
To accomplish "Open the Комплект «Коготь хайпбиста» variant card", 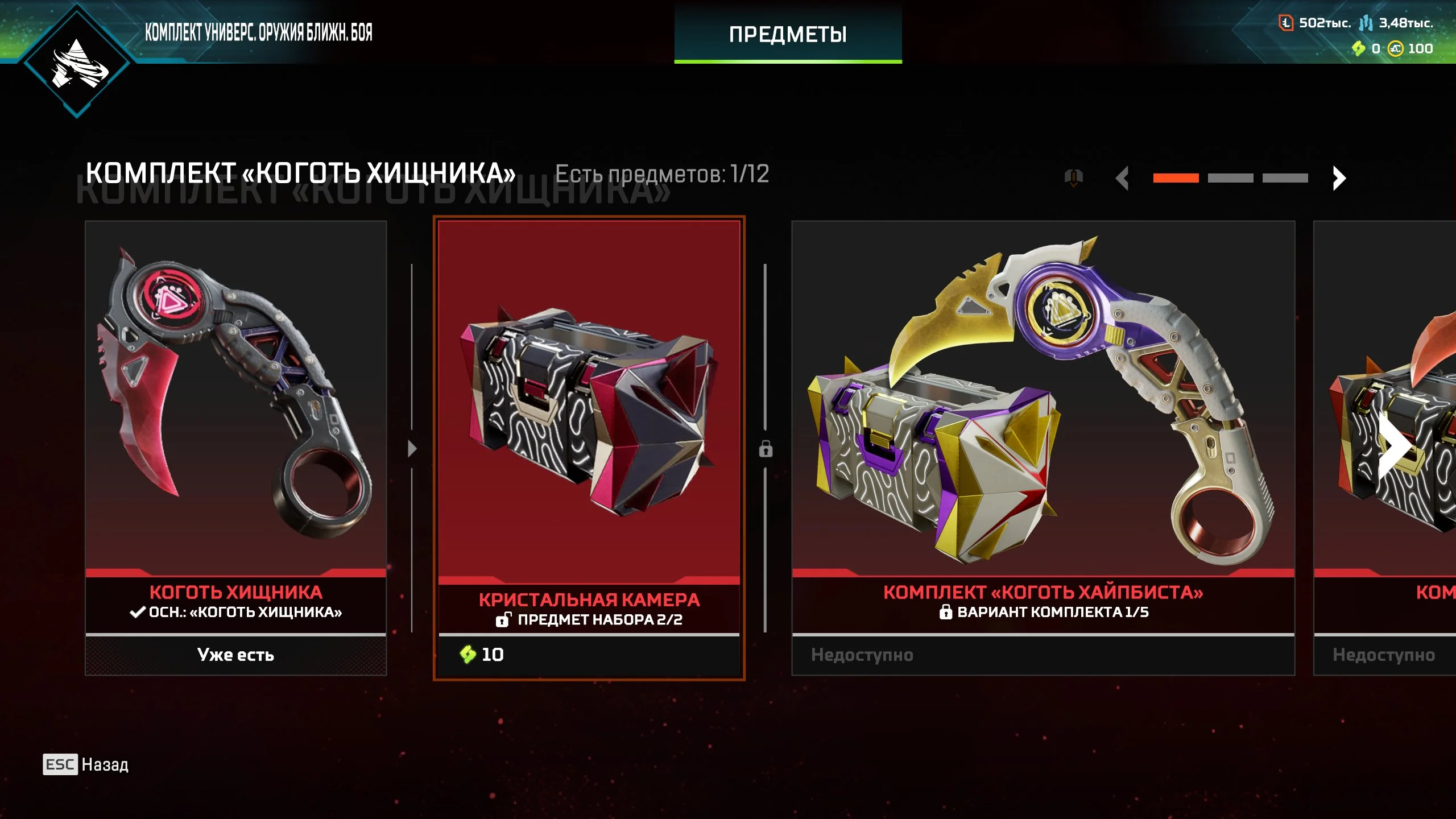I will (1043, 398).
